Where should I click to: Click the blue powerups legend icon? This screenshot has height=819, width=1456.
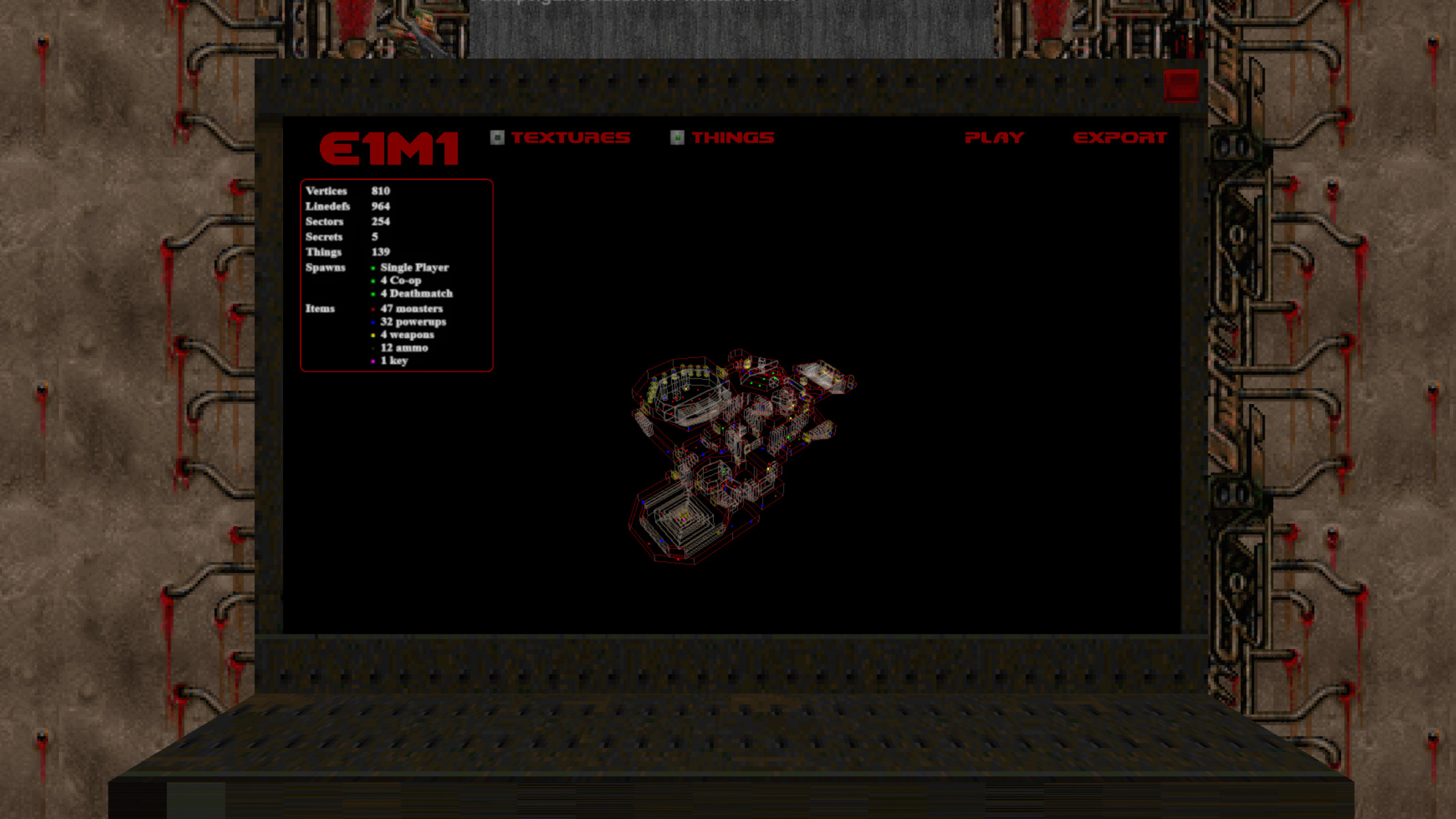(x=373, y=322)
